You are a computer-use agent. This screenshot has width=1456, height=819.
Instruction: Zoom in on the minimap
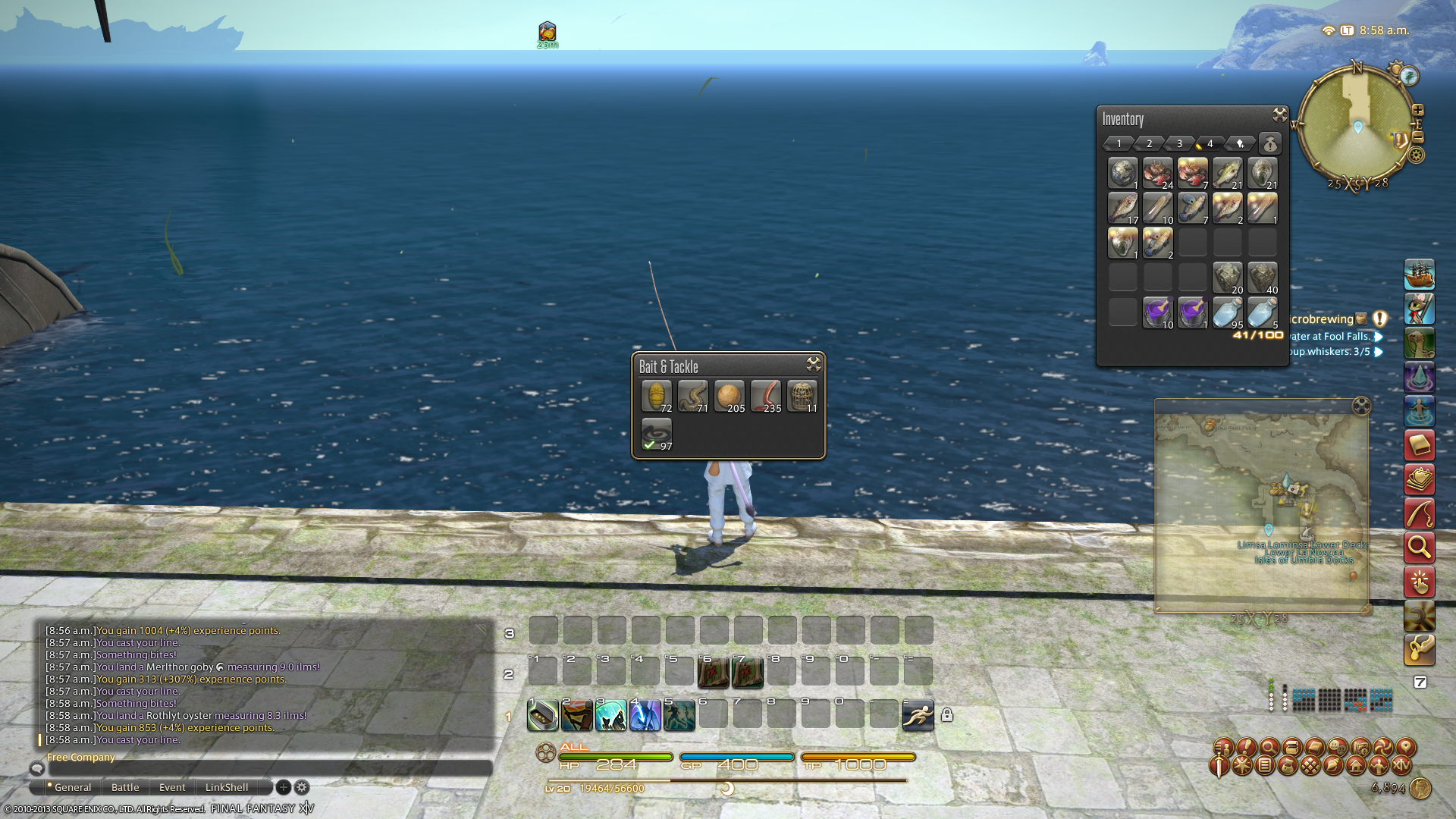(1418, 110)
